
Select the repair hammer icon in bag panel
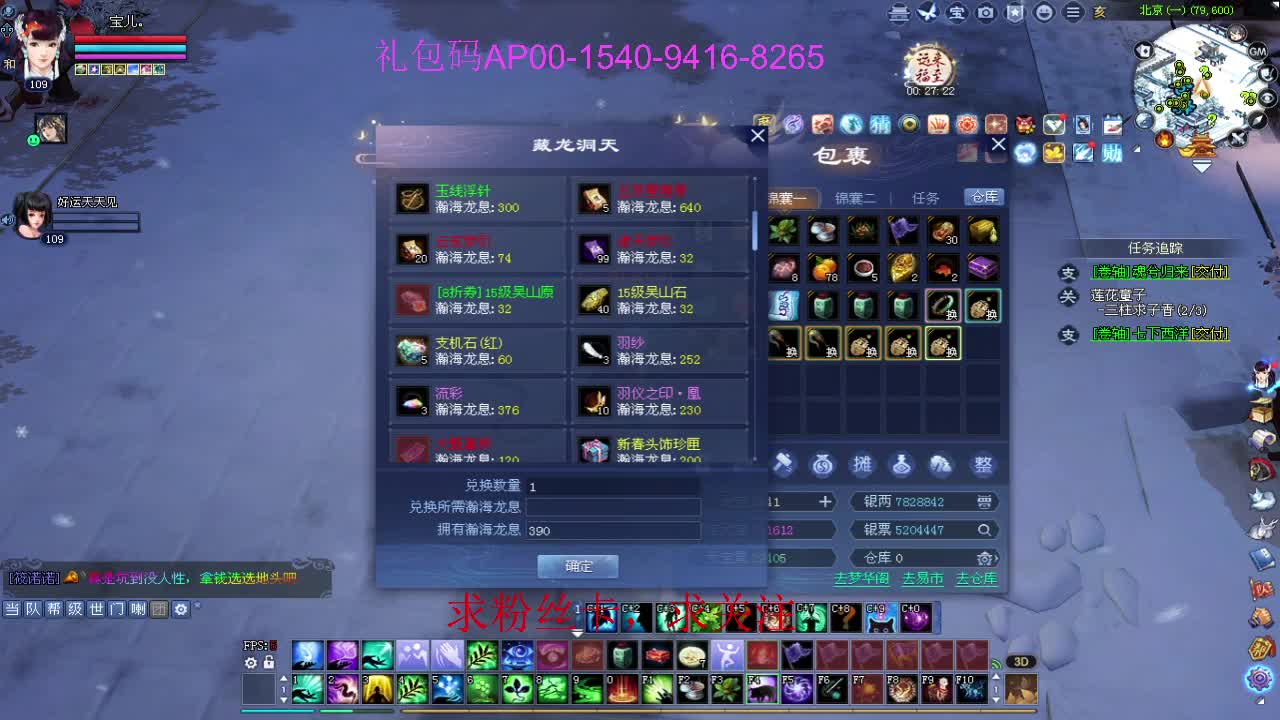coord(784,464)
